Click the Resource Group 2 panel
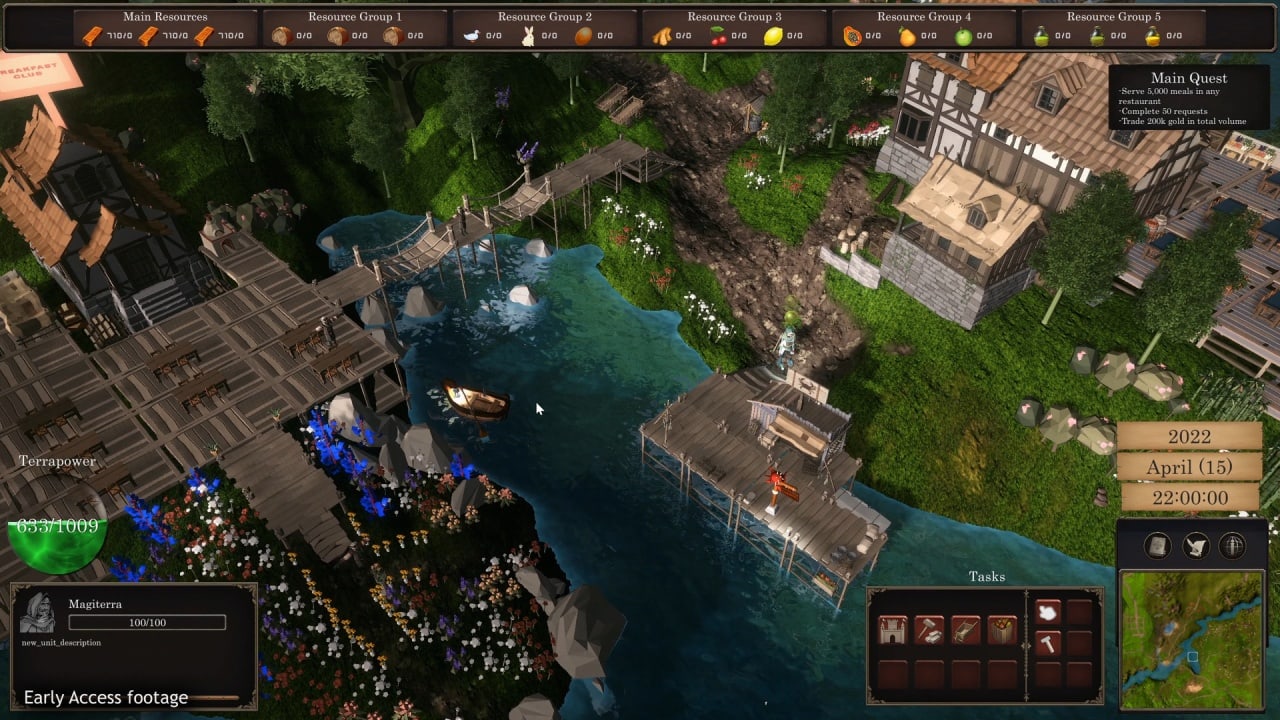The width and height of the screenshot is (1280, 720). tap(544, 28)
